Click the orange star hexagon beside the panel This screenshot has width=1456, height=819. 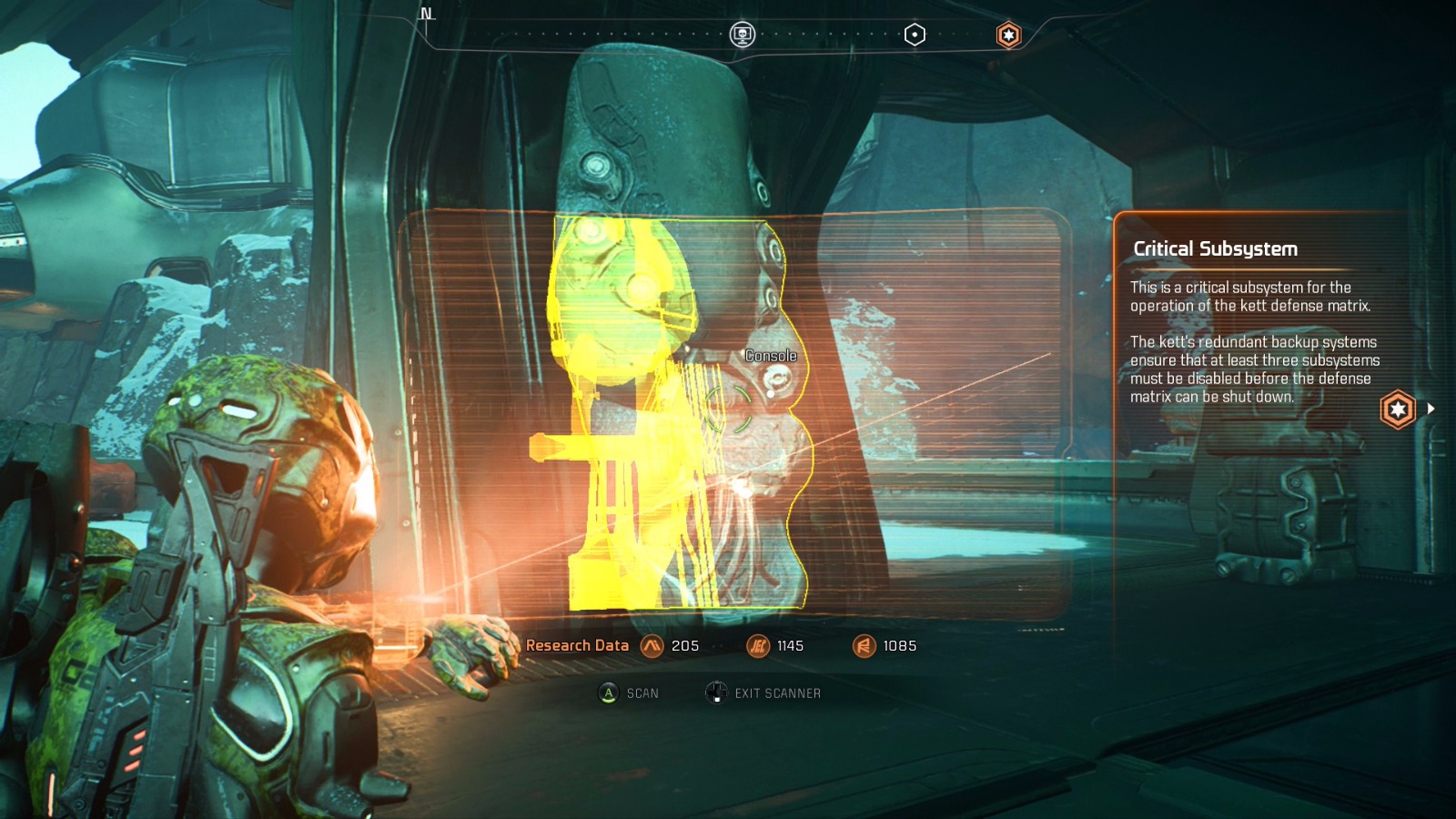pos(1398,409)
